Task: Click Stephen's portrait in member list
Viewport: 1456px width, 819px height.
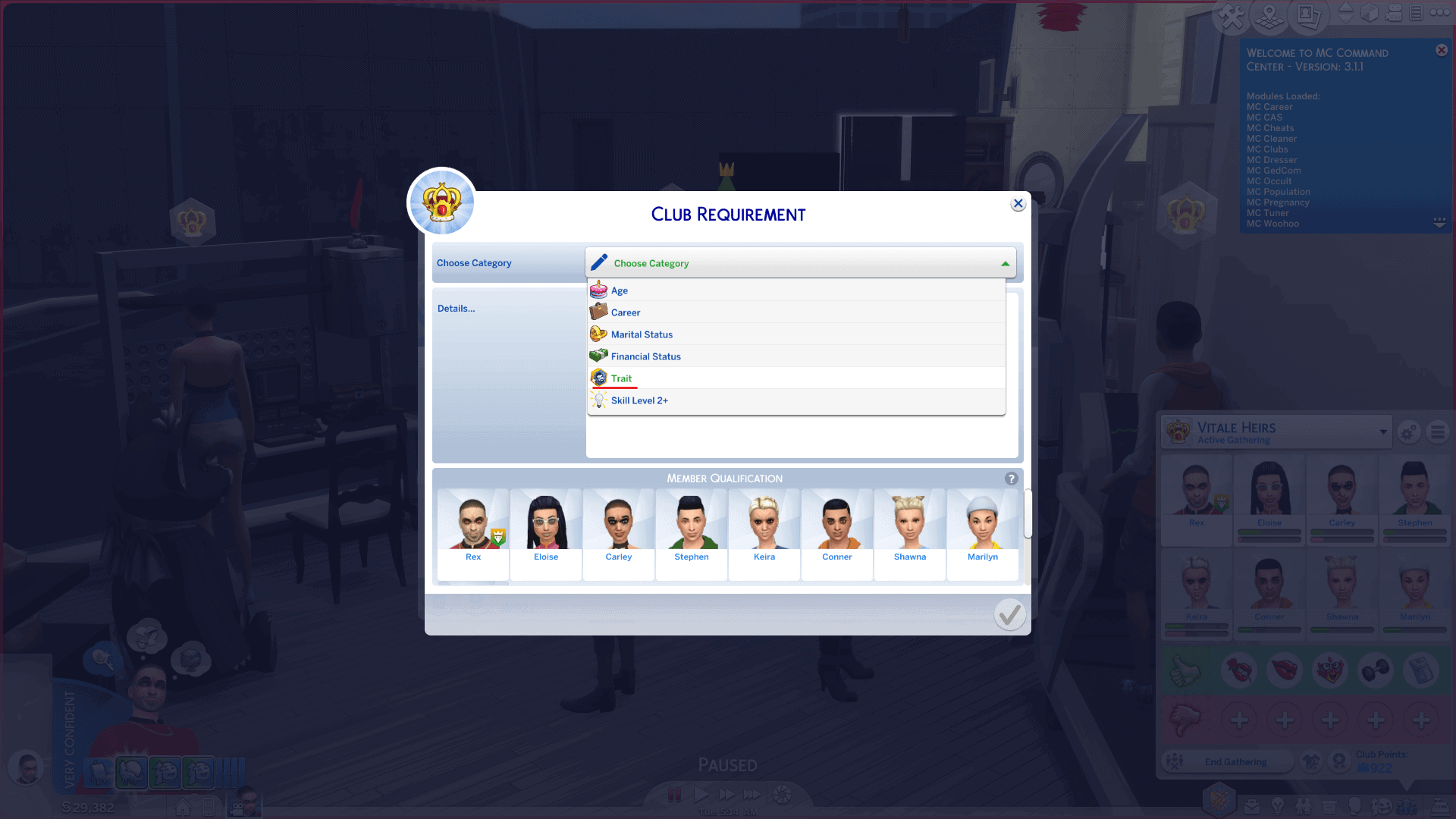Action: coord(692,531)
